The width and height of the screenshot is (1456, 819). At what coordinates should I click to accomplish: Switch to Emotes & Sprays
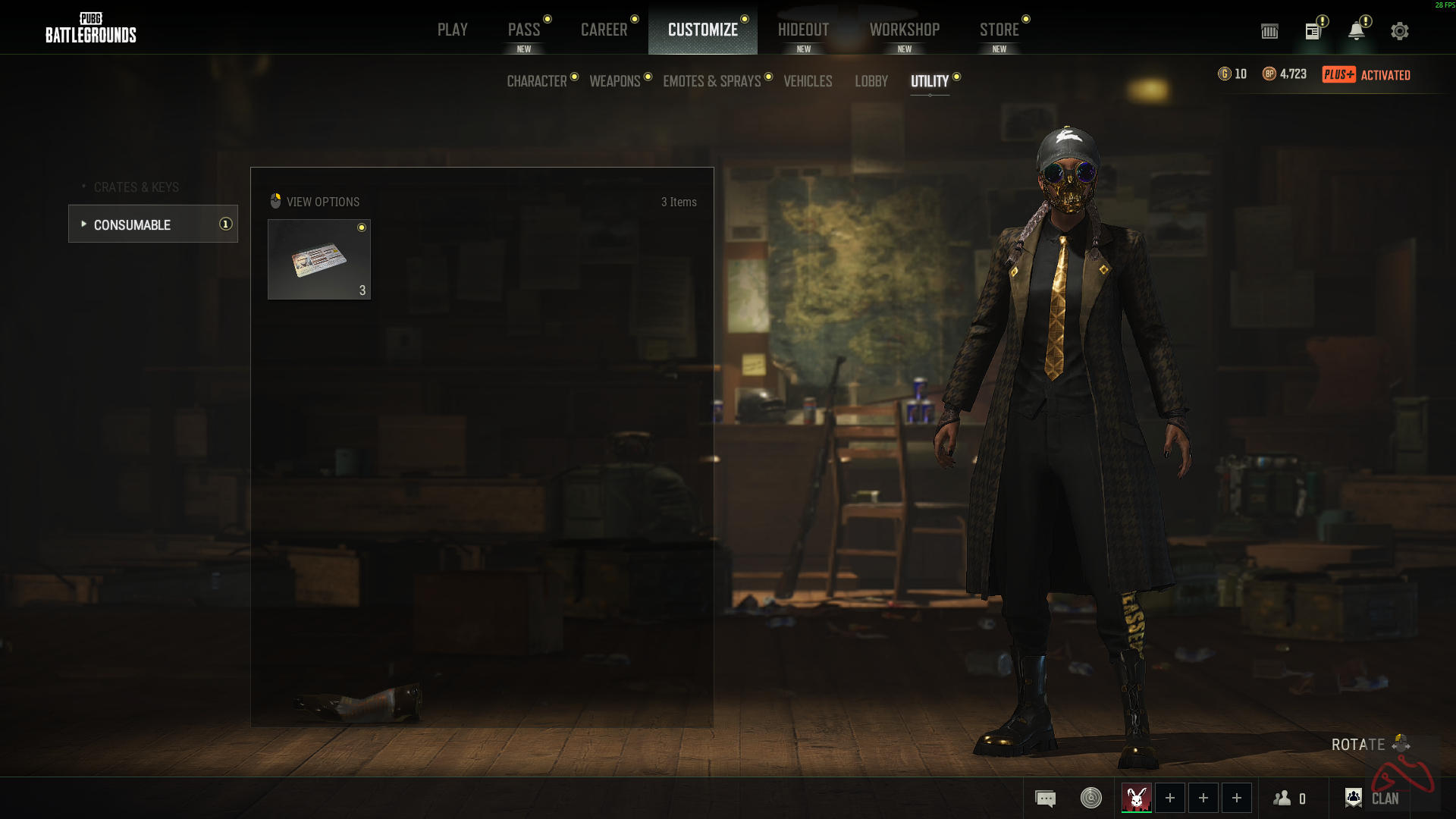coord(711,81)
